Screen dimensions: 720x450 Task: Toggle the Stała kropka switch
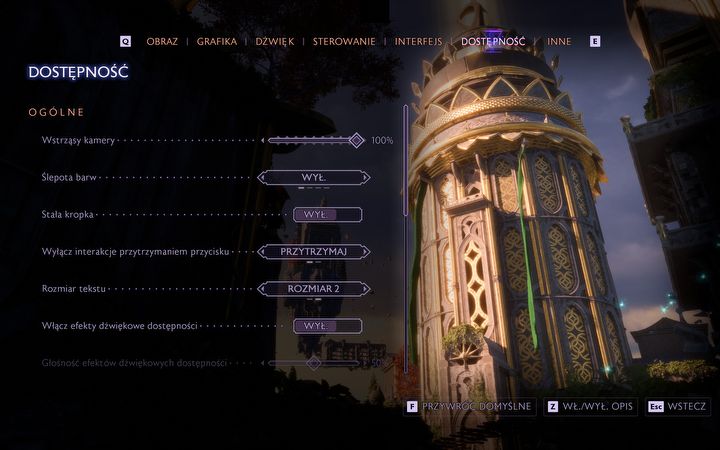click(x=327, y=214)
